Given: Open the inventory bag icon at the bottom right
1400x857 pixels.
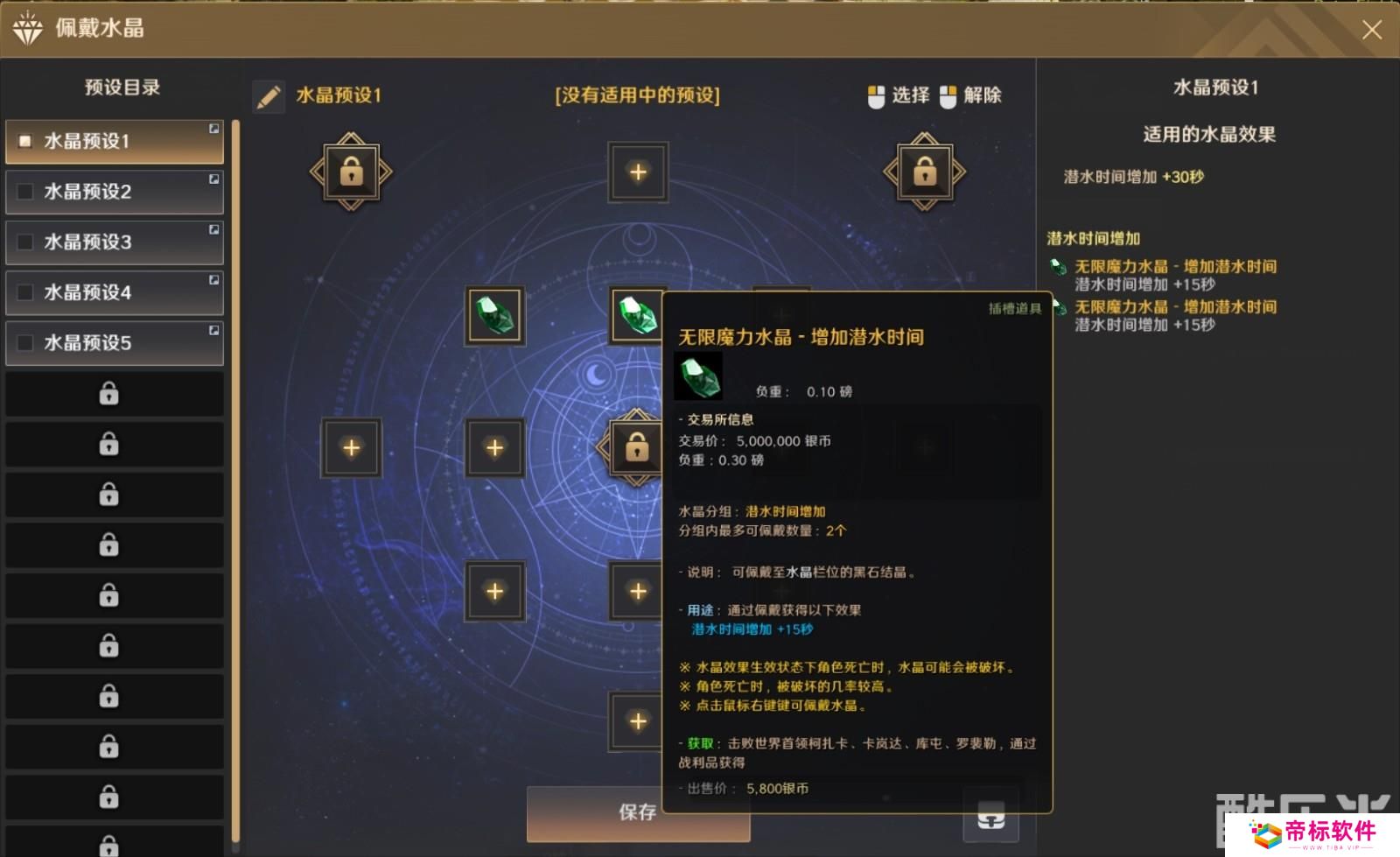Looking at the screenshot, I should [x=990, y=819].
